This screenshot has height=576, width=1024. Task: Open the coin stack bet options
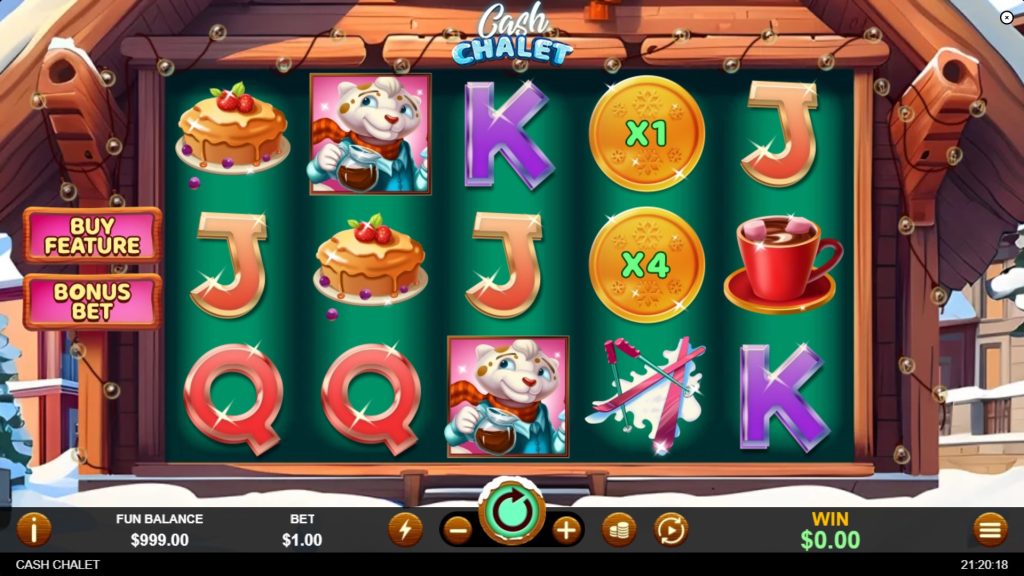pos(619,529)
